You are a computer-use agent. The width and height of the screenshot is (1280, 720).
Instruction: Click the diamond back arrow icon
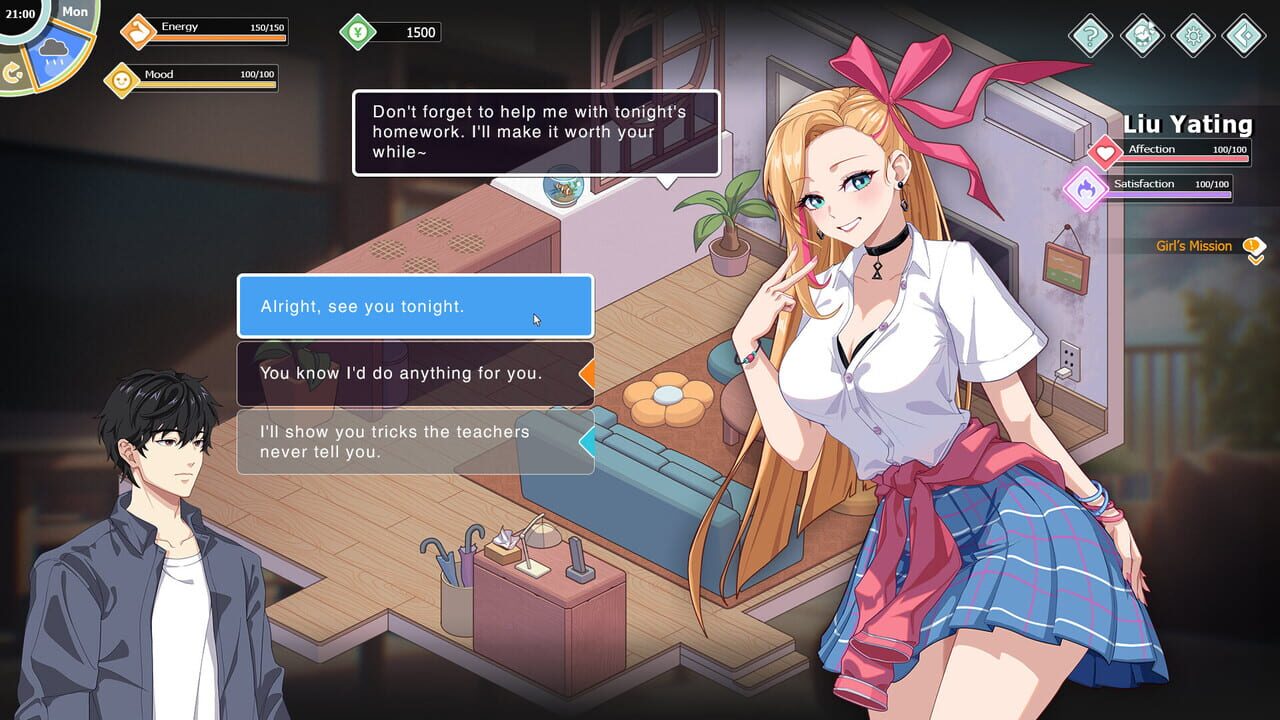point(1243,36)
